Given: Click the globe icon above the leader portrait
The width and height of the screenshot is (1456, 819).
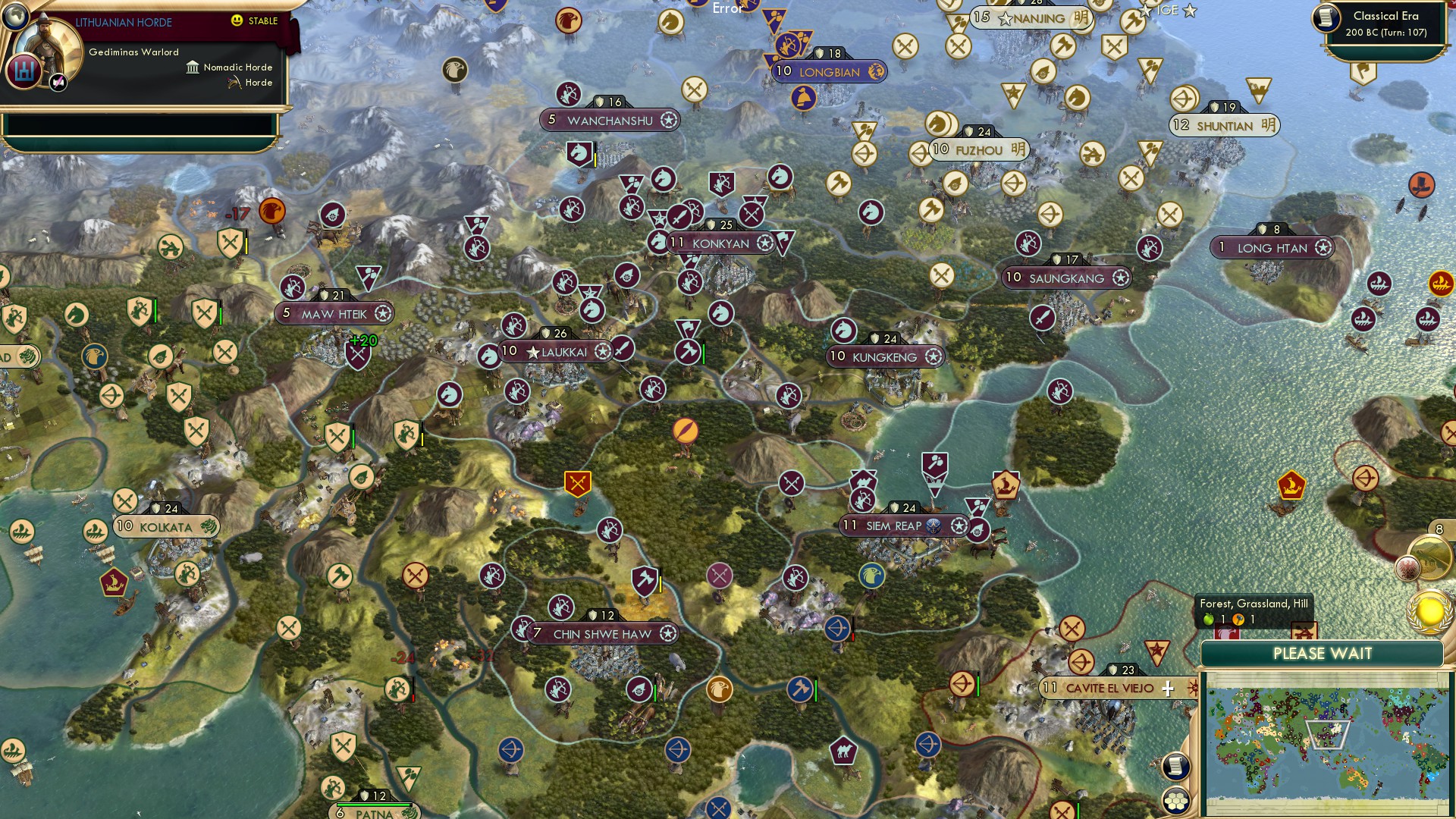Looking at the screenshot, I should (x=16, y=17).
